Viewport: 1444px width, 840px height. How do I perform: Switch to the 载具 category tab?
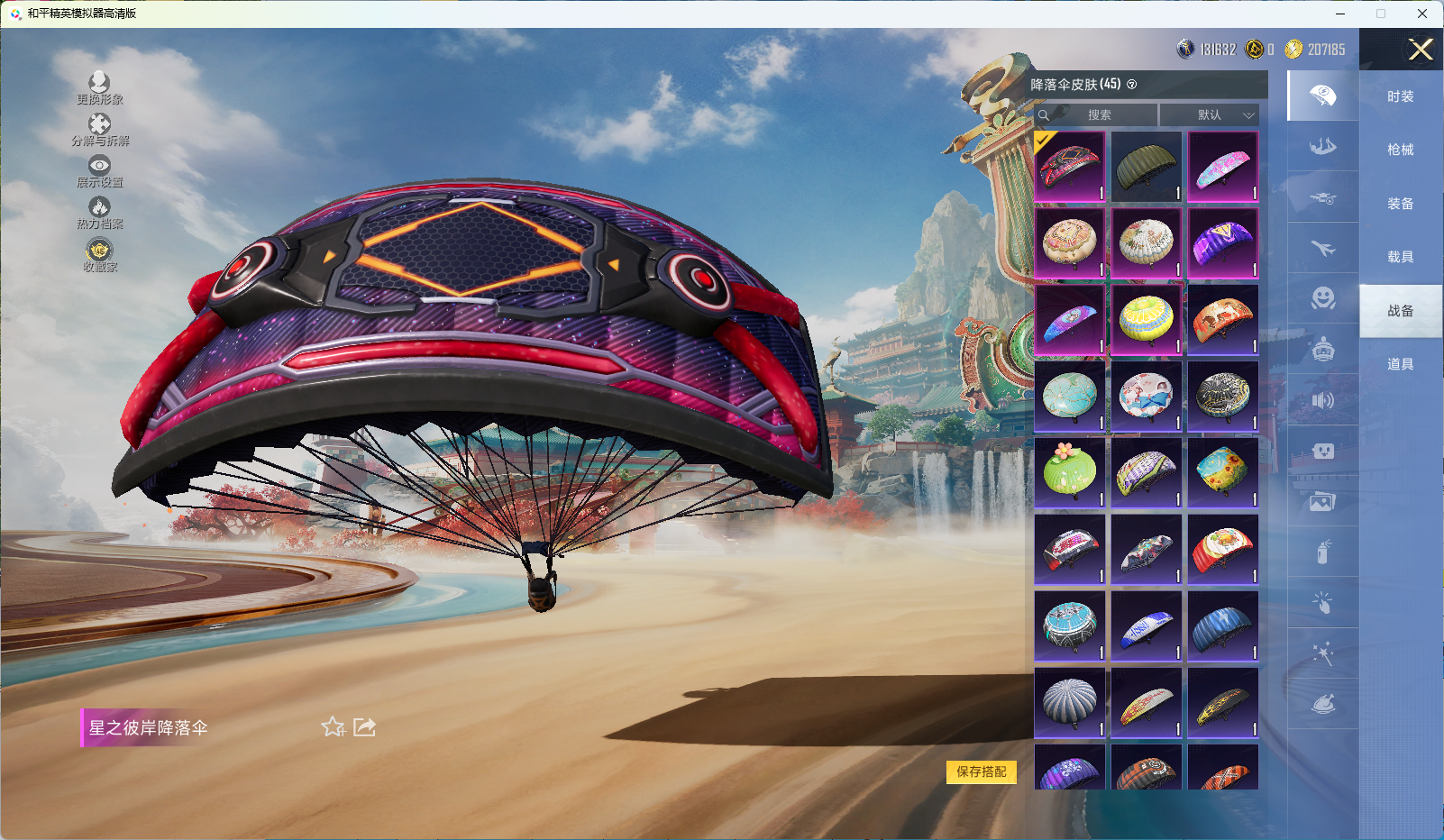click(x=1400, y=257)
